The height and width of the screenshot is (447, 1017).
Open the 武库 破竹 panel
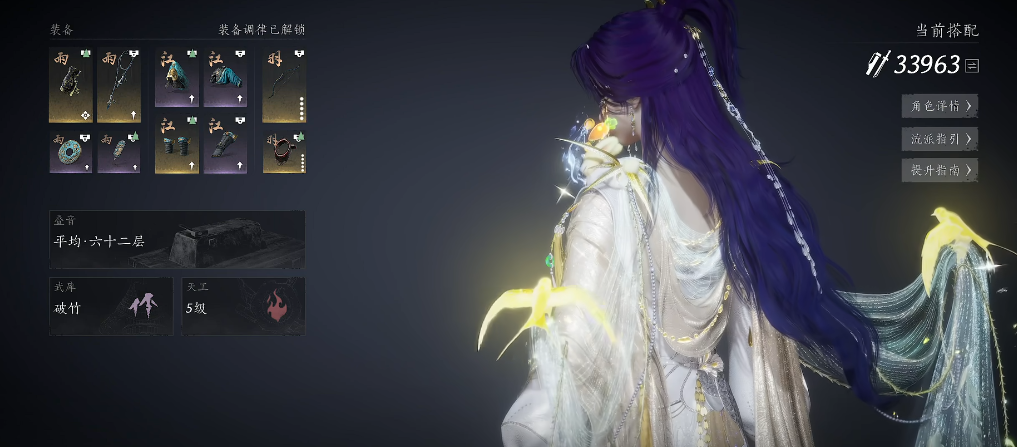[x=110, y=305]
